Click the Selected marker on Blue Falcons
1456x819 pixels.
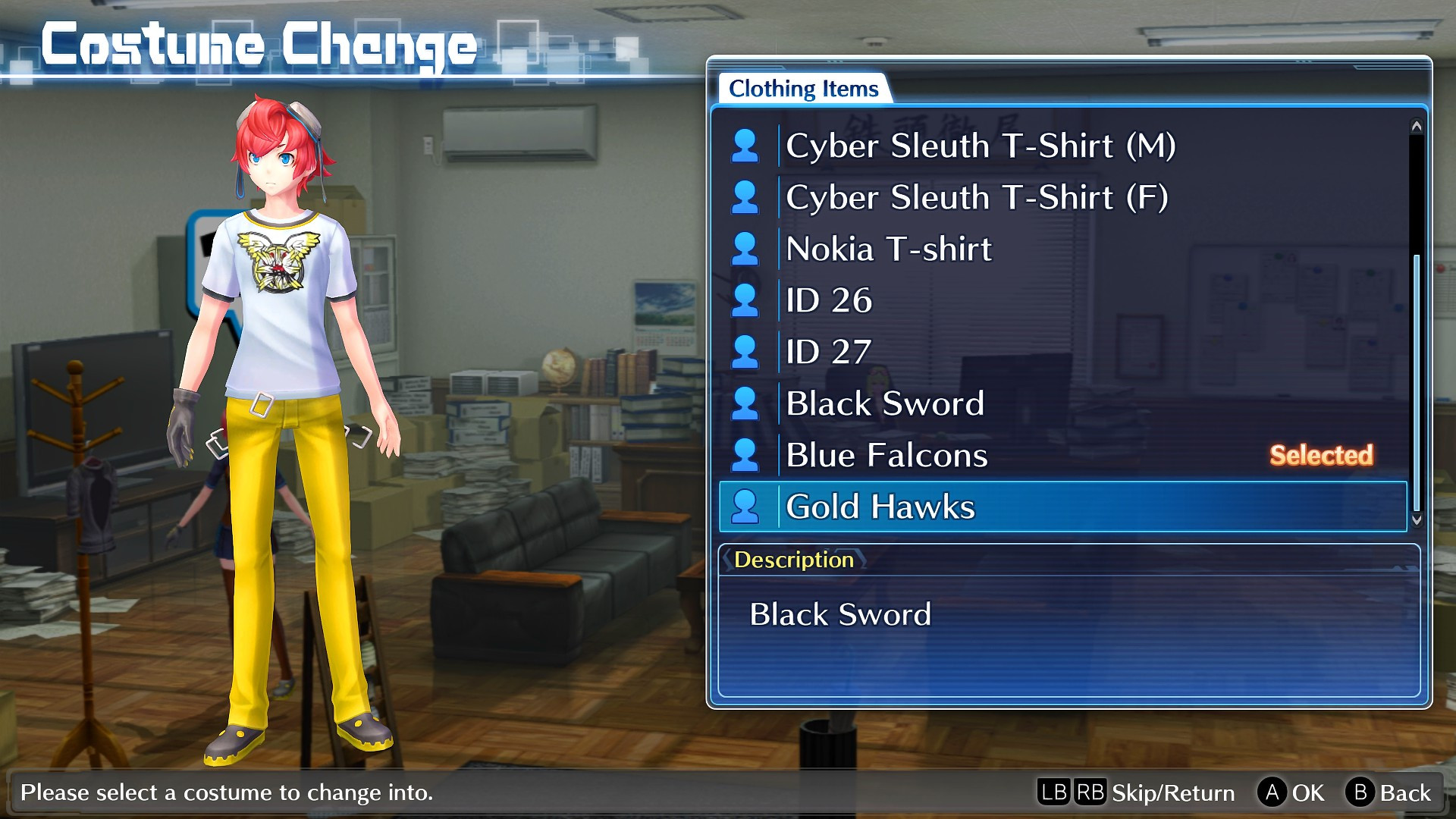(x=1321, y=455)
